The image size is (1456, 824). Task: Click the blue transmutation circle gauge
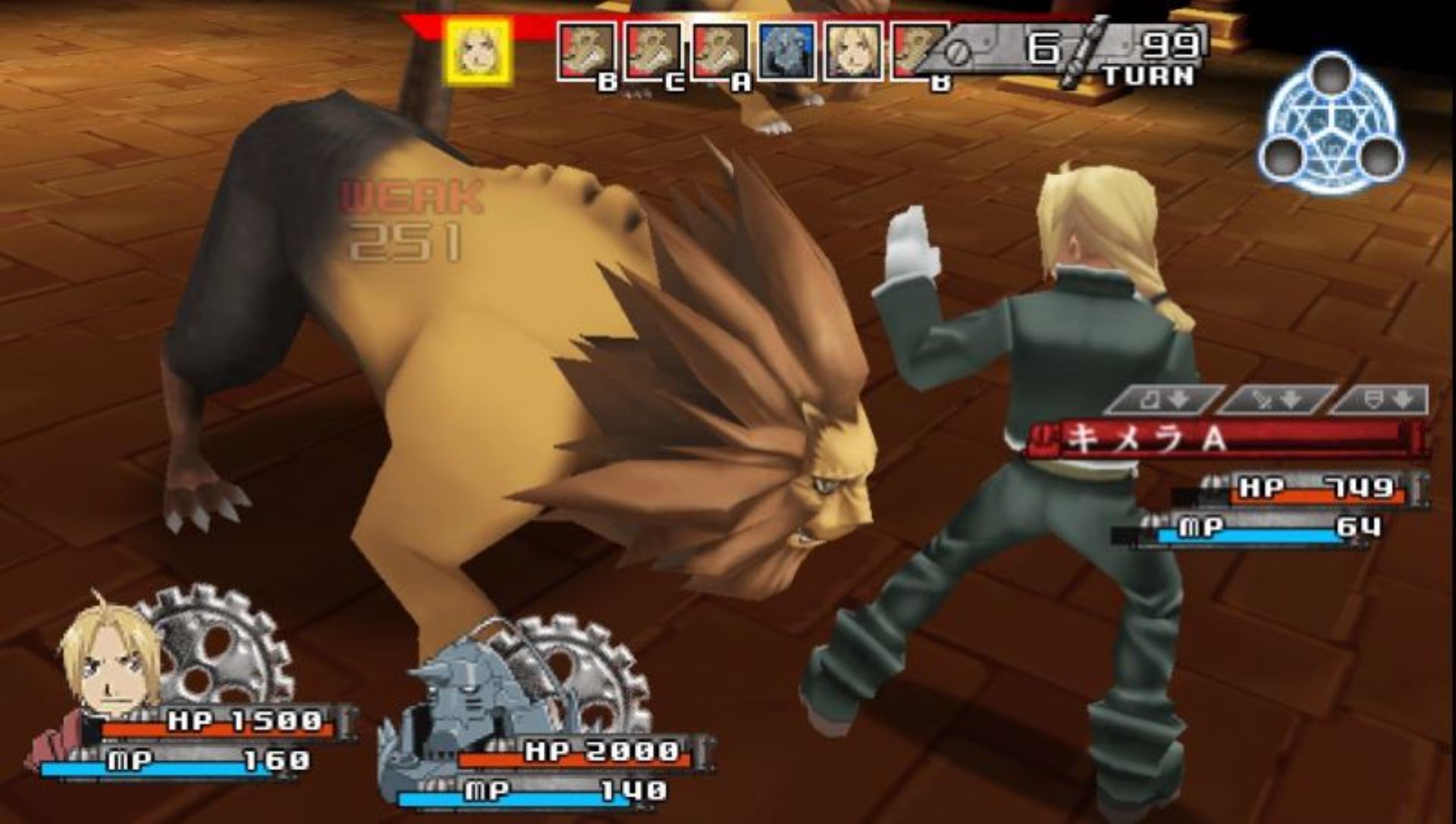[1331, 124]
